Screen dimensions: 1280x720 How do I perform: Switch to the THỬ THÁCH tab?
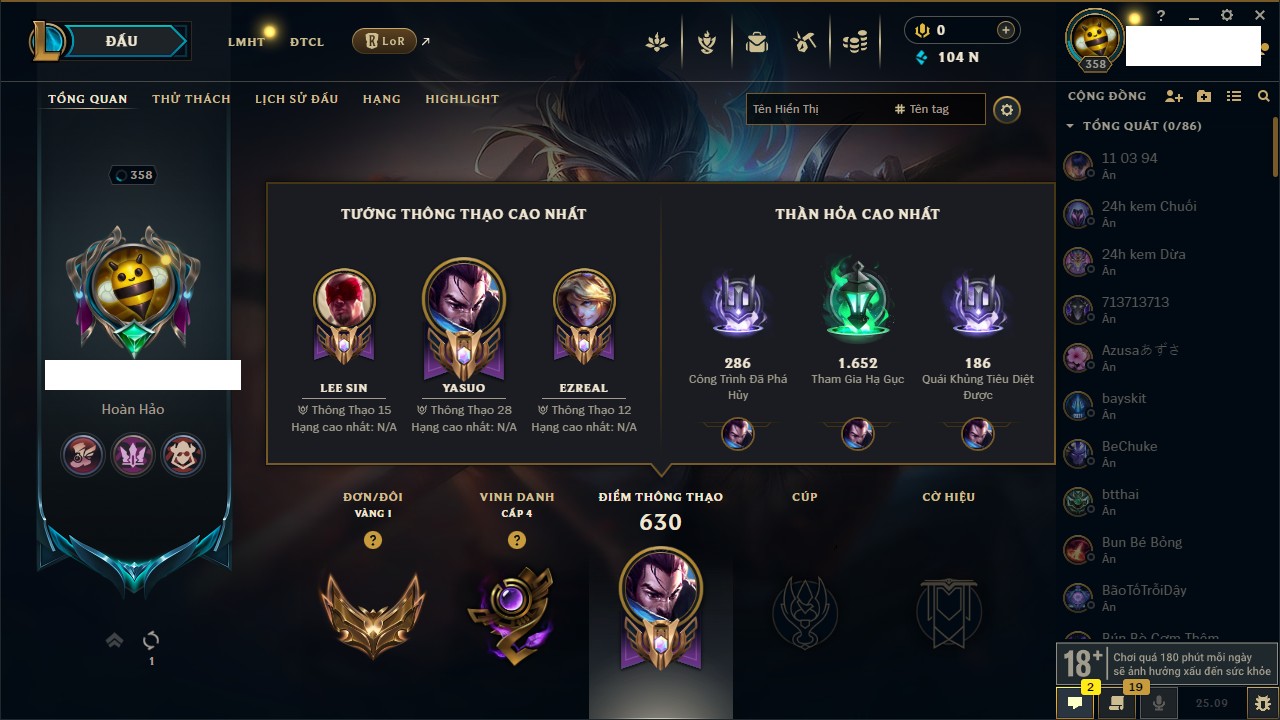tap(191, 99)
